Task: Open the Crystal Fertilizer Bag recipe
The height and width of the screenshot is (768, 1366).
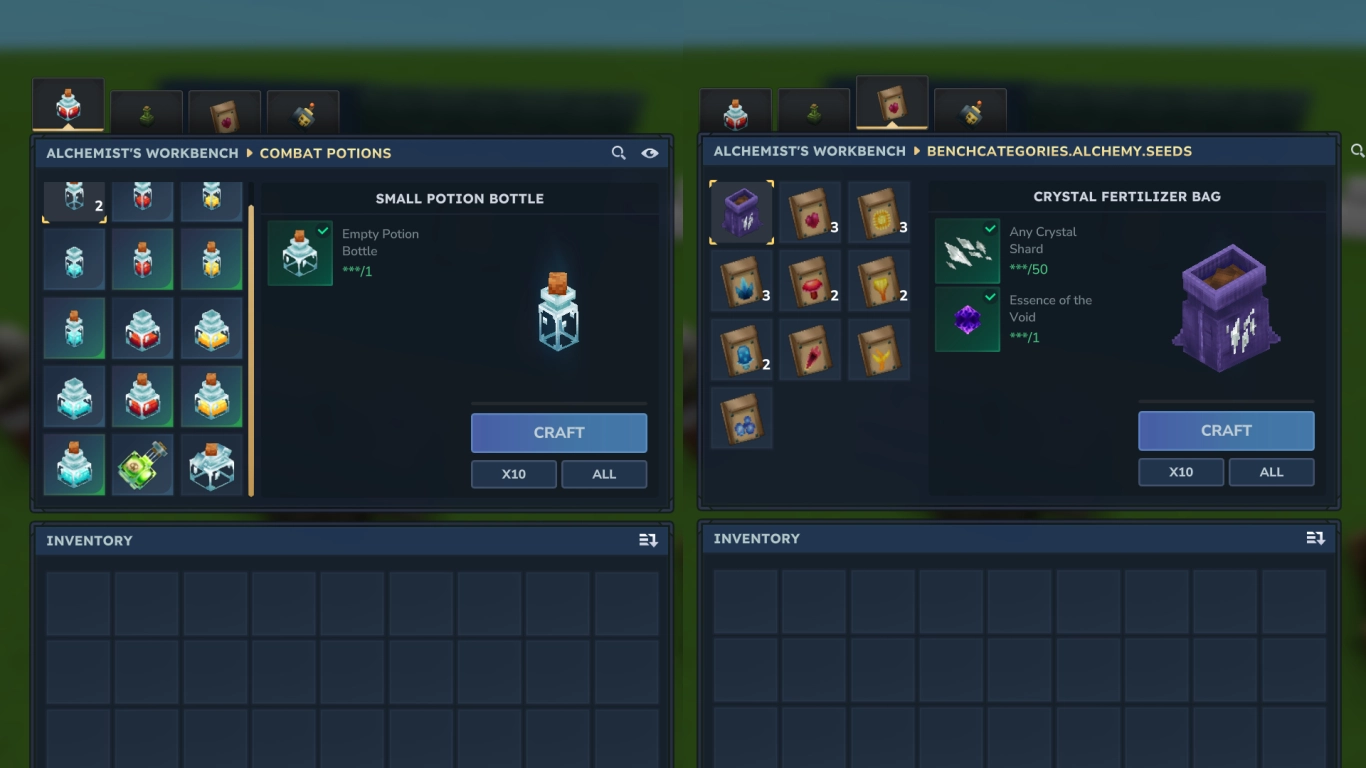Action: click(741, 211)
